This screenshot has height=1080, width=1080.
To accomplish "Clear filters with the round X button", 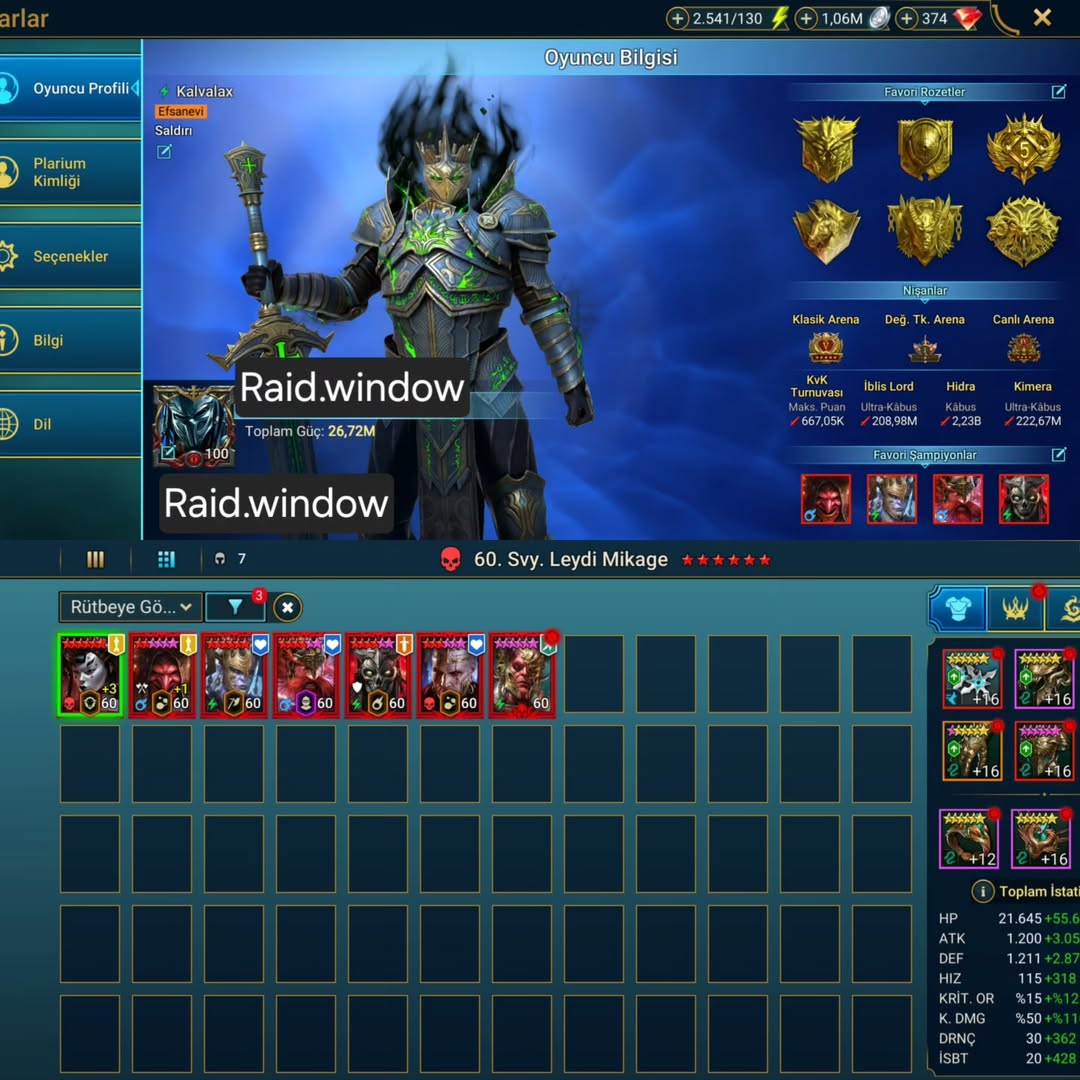I will click(x=287, y=607).
